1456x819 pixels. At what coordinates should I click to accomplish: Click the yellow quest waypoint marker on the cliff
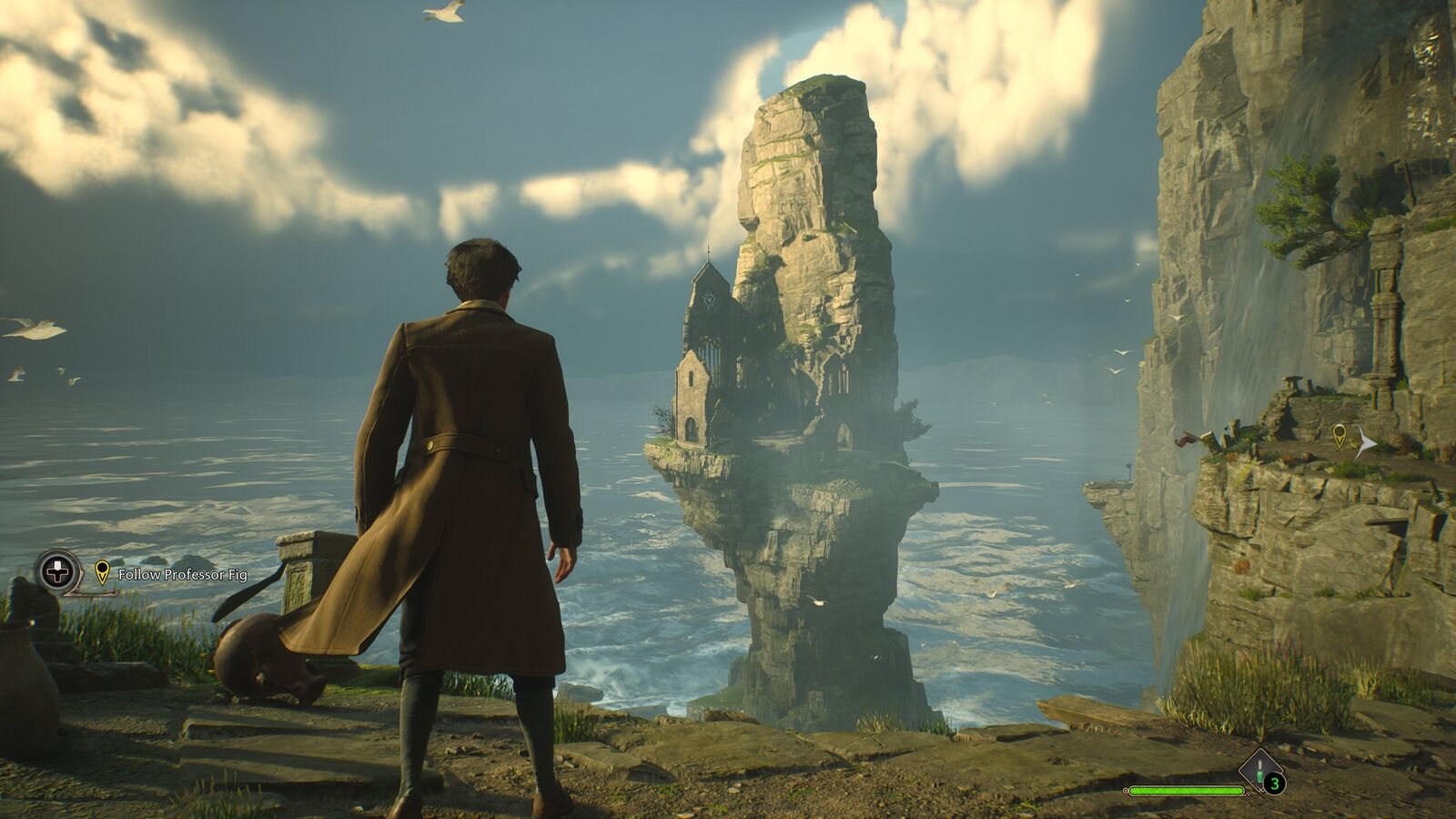(1339, 434)
